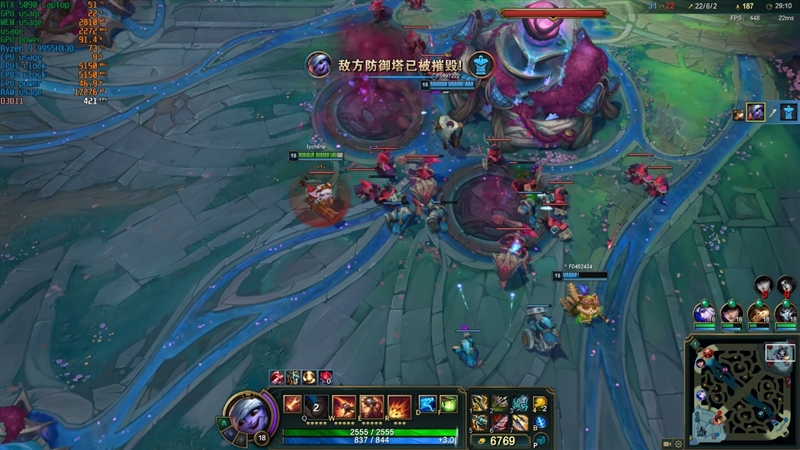Activate the W jump ability on cooldown

(x=317, y=405)
